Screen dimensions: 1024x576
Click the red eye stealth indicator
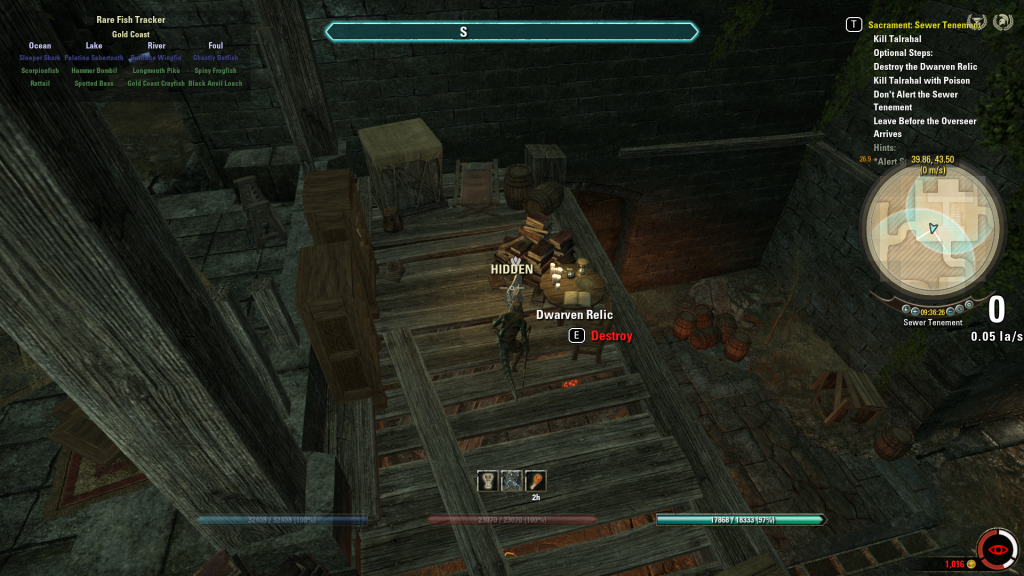tap(997, 549)
